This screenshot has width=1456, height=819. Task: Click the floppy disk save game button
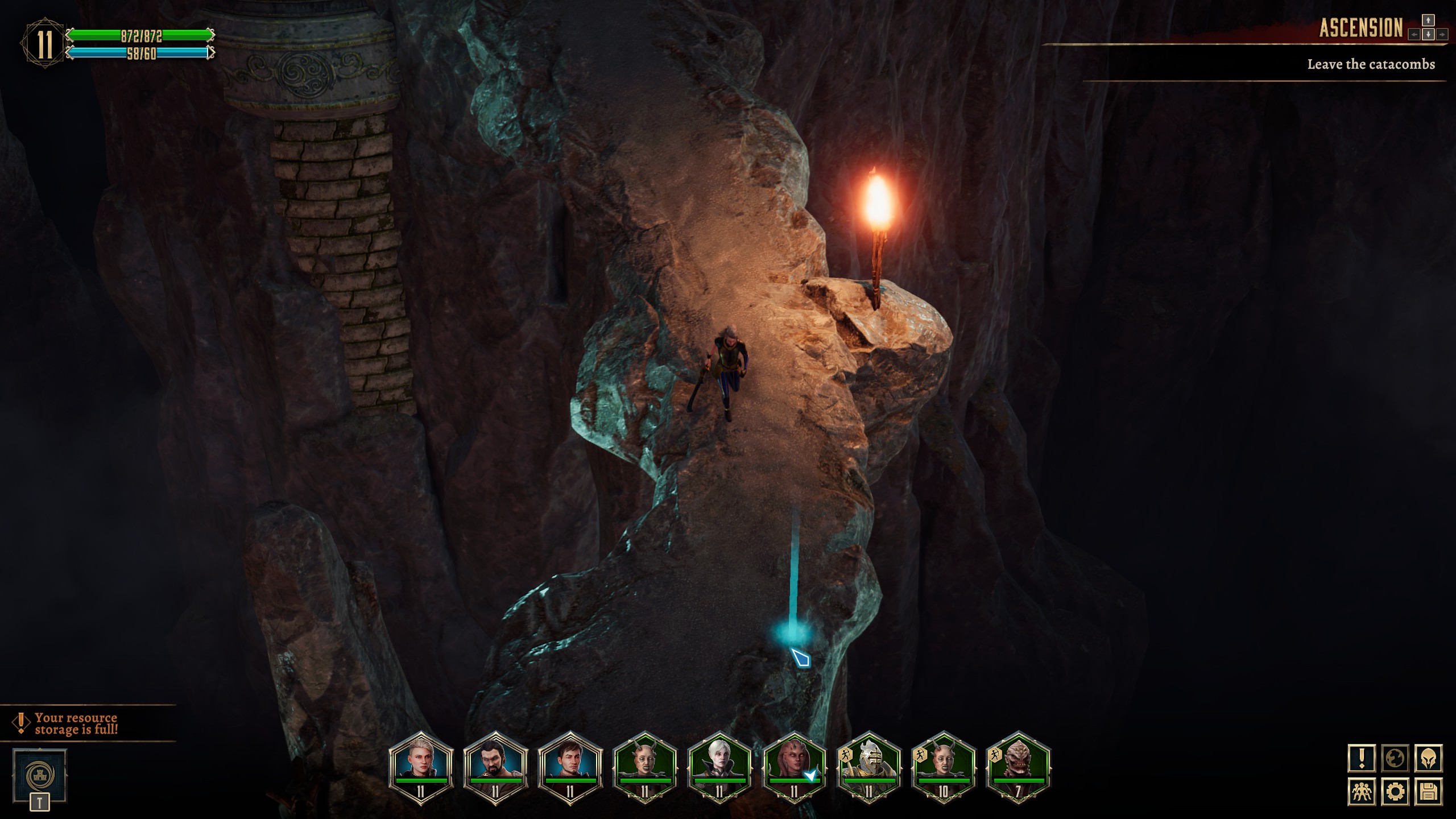1429,792
